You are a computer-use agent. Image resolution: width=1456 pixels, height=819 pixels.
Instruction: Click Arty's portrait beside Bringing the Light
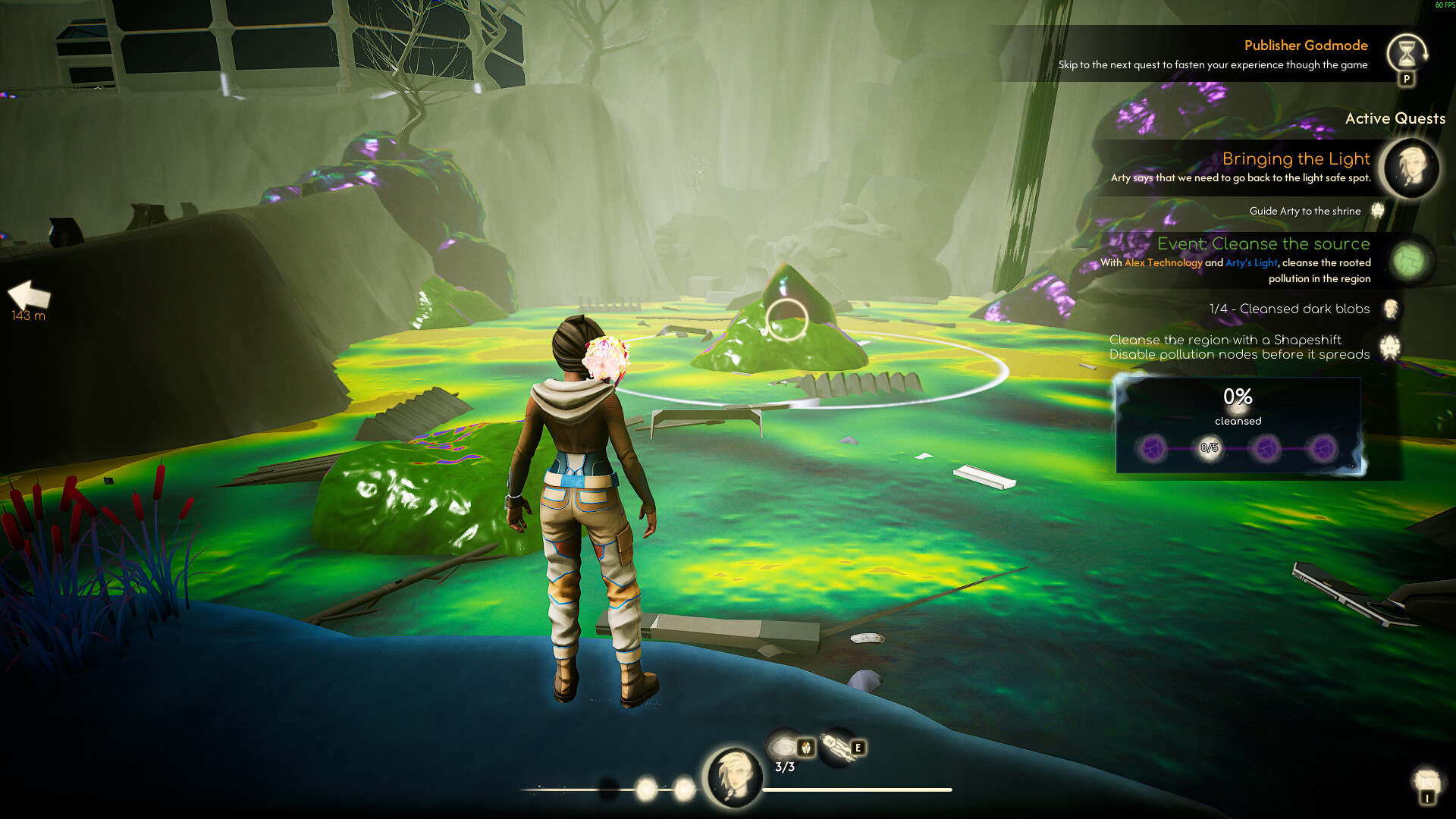tap(1411, 167)
